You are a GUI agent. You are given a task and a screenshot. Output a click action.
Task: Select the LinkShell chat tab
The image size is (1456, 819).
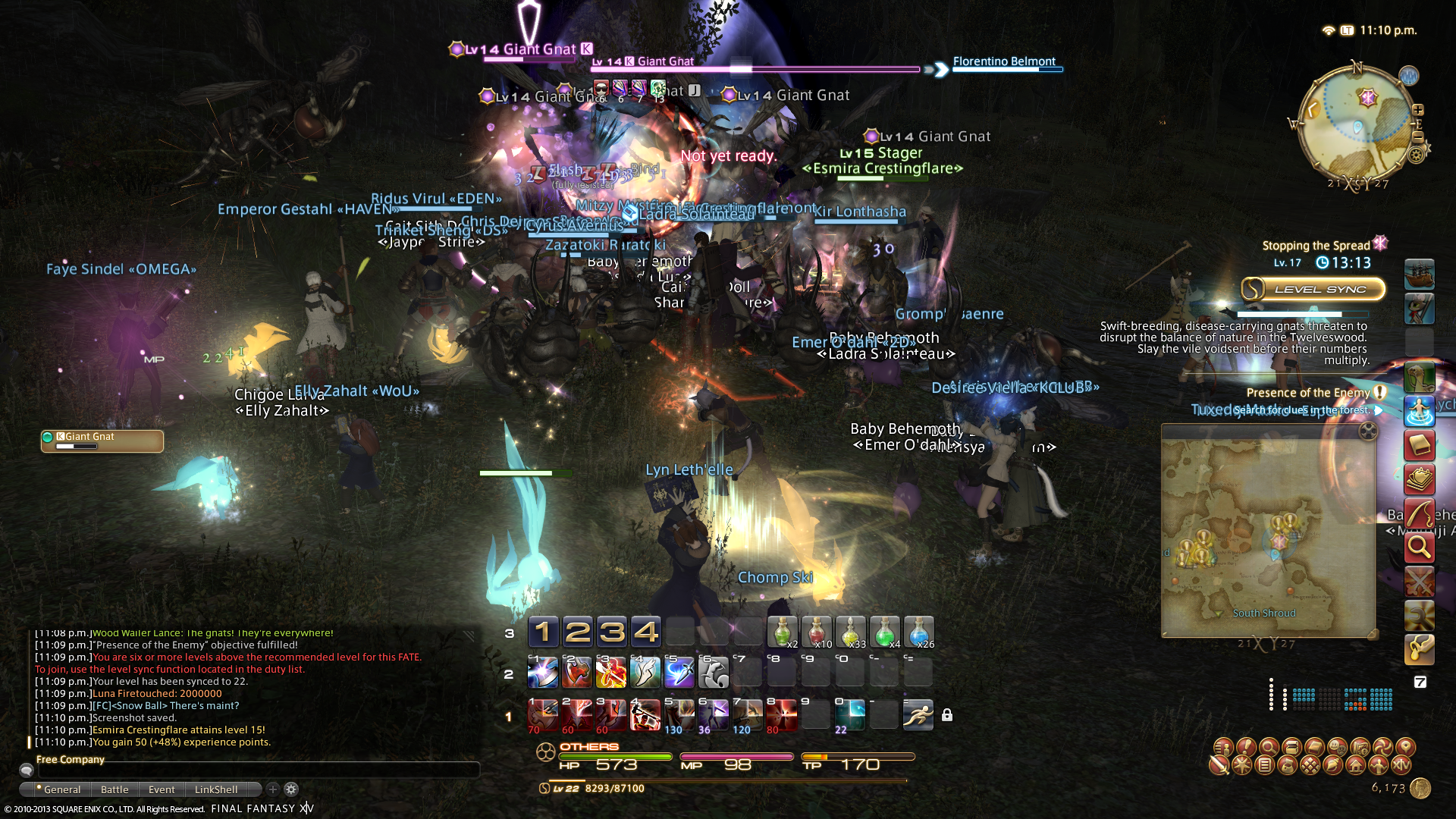[x=216, y=789]
